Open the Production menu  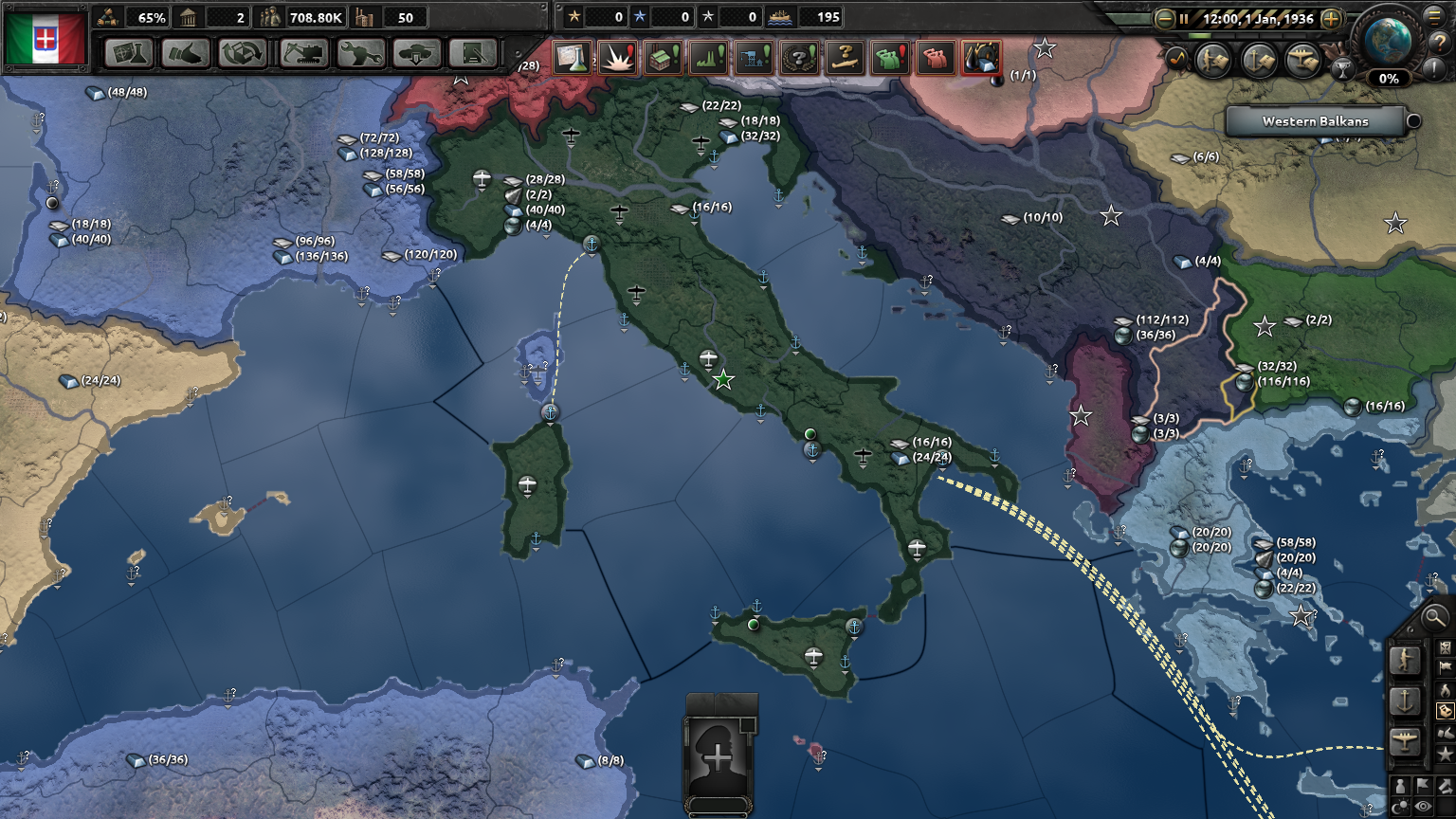click(x=361, y=54)
